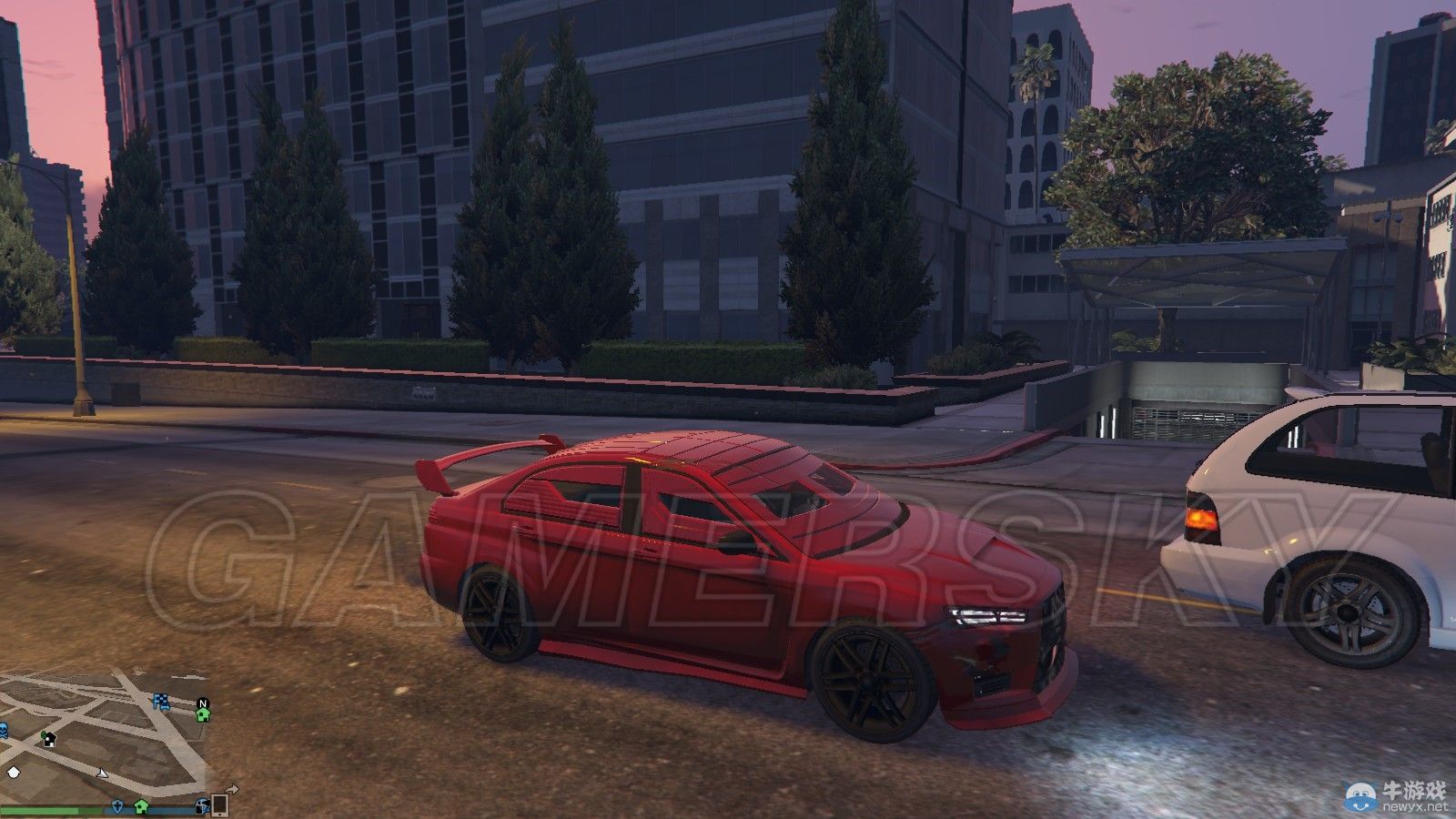Select the black property house blip on minimap
The width and height of the screenshot is (1456, 819).
pyautogui.click(x=48, y=739)
